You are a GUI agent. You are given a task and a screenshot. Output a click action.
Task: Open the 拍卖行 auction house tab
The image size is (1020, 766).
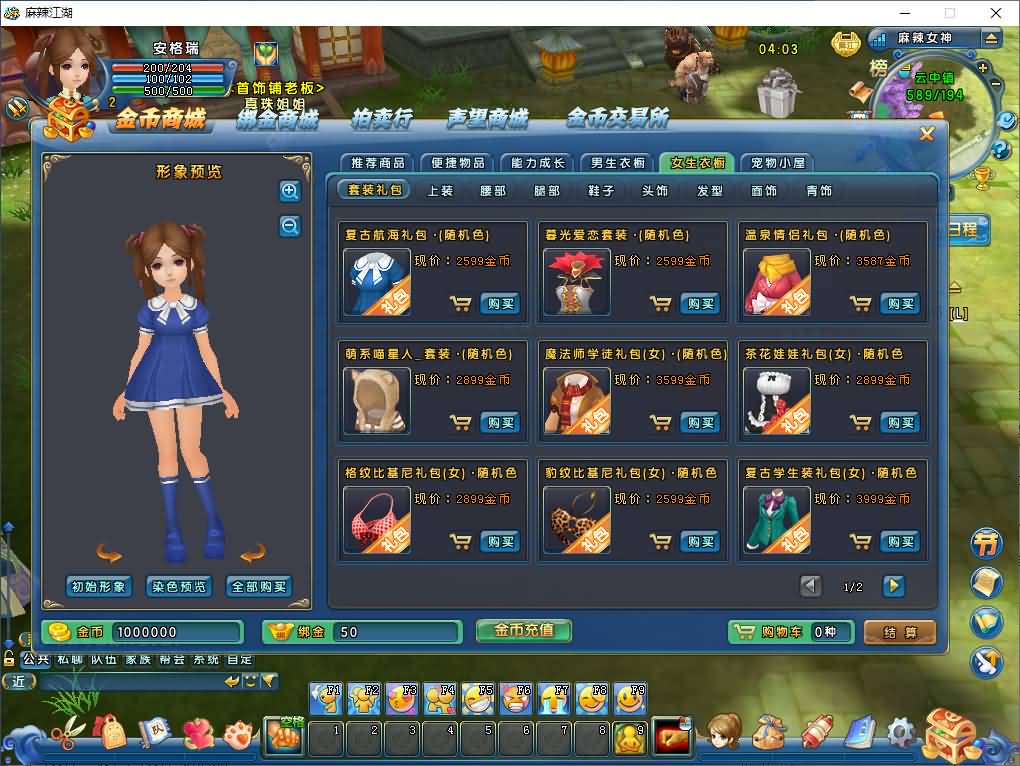tap(382, 120)
